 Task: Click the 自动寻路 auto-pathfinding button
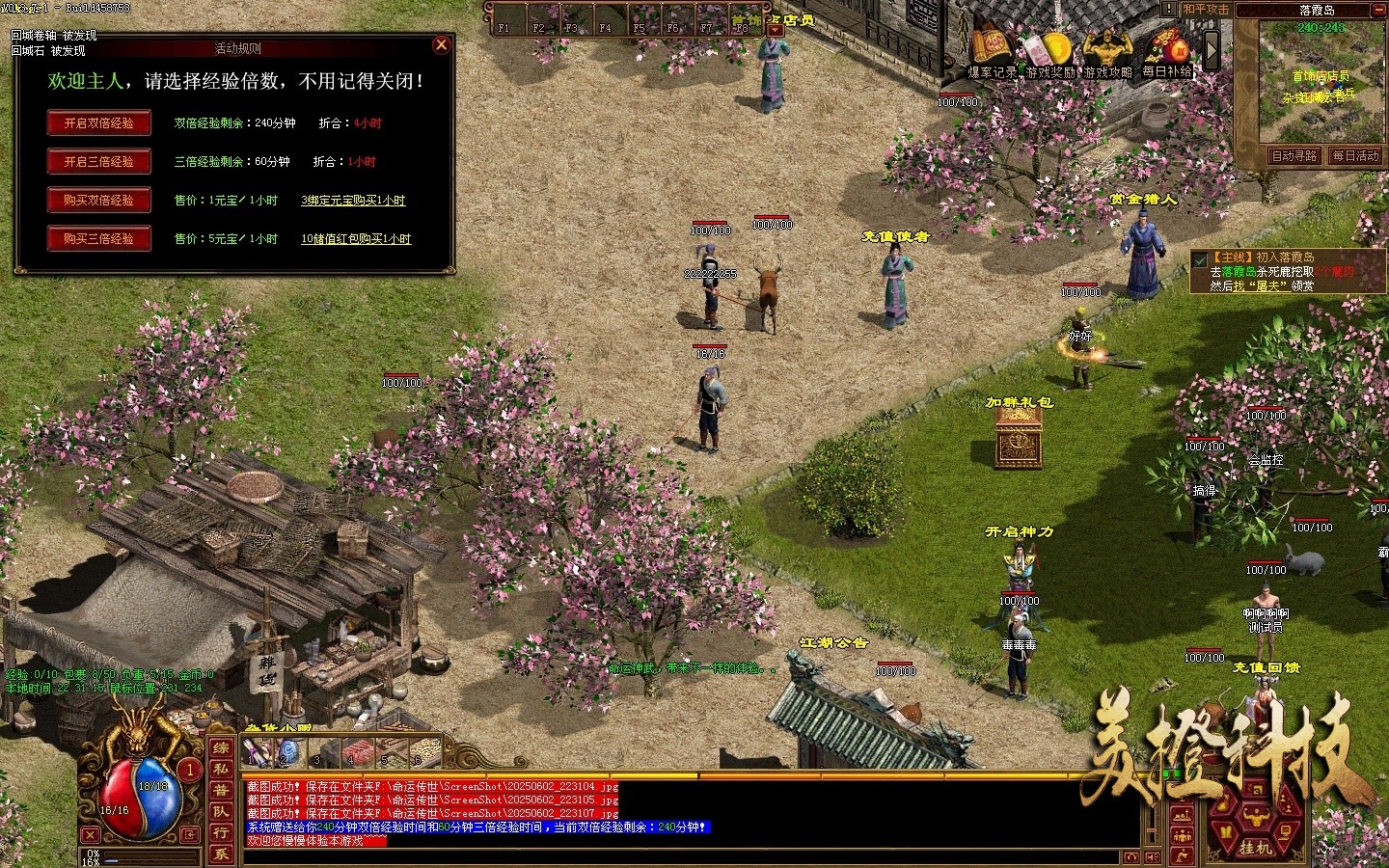(x=1294, y=155)
